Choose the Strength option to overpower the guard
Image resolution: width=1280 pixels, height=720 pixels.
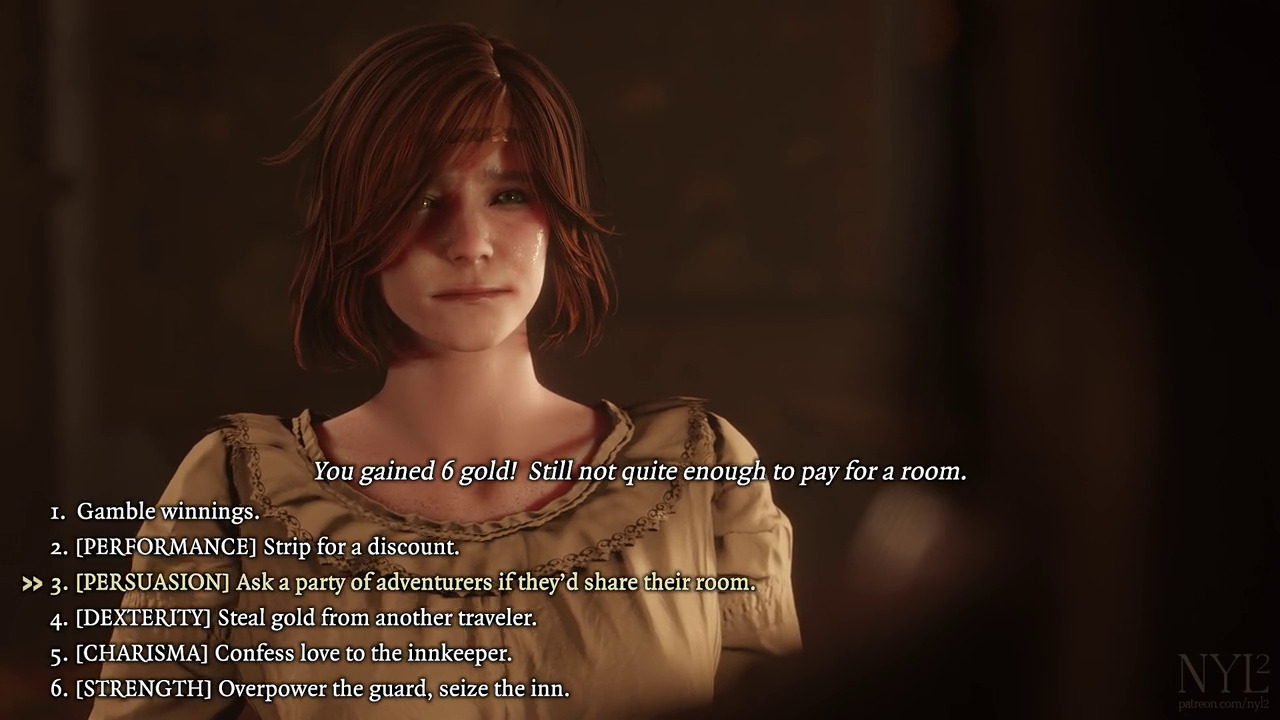(x=321, y=689)
